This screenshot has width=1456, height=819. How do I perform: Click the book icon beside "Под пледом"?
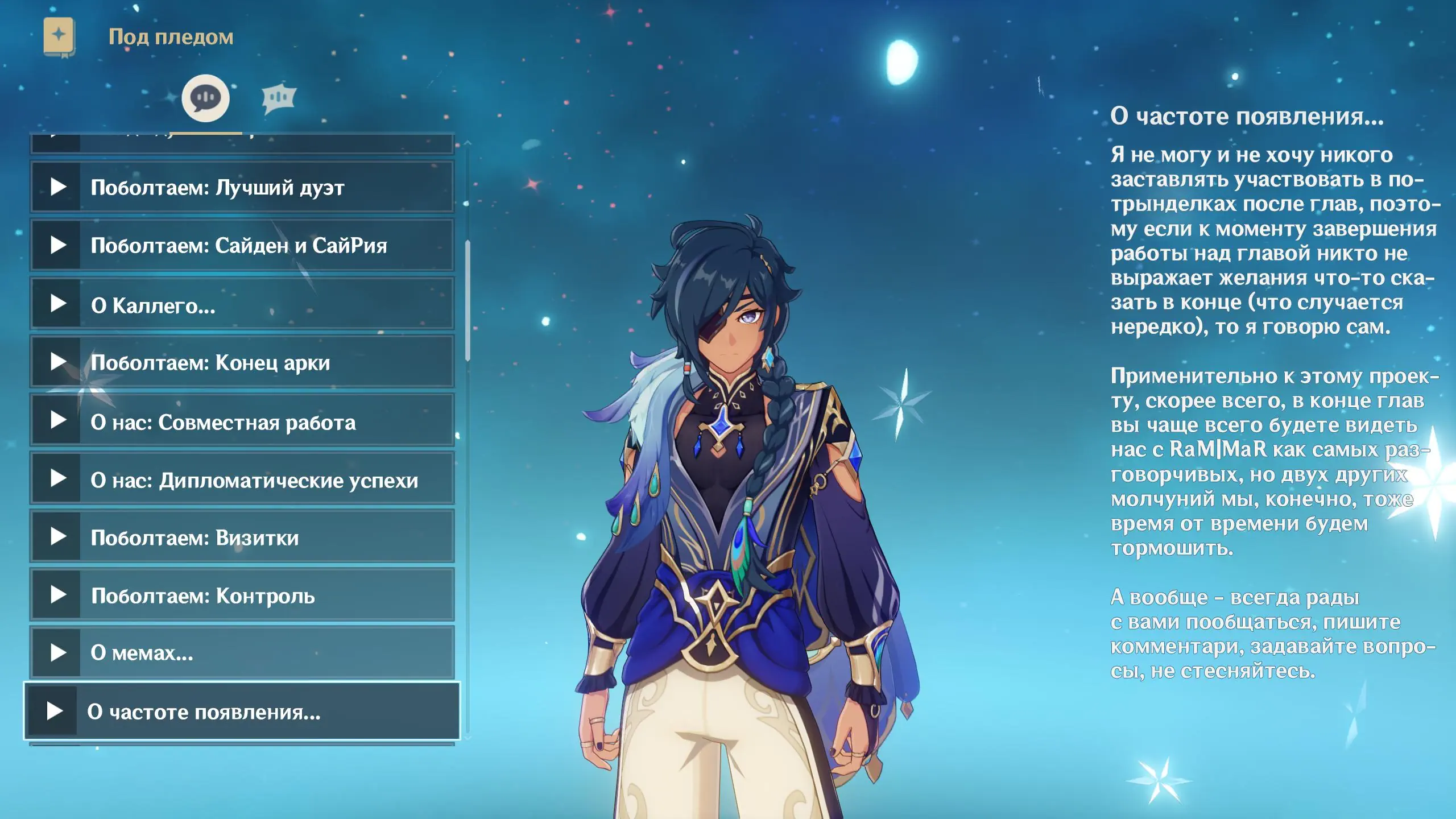(x=59, y=36)
